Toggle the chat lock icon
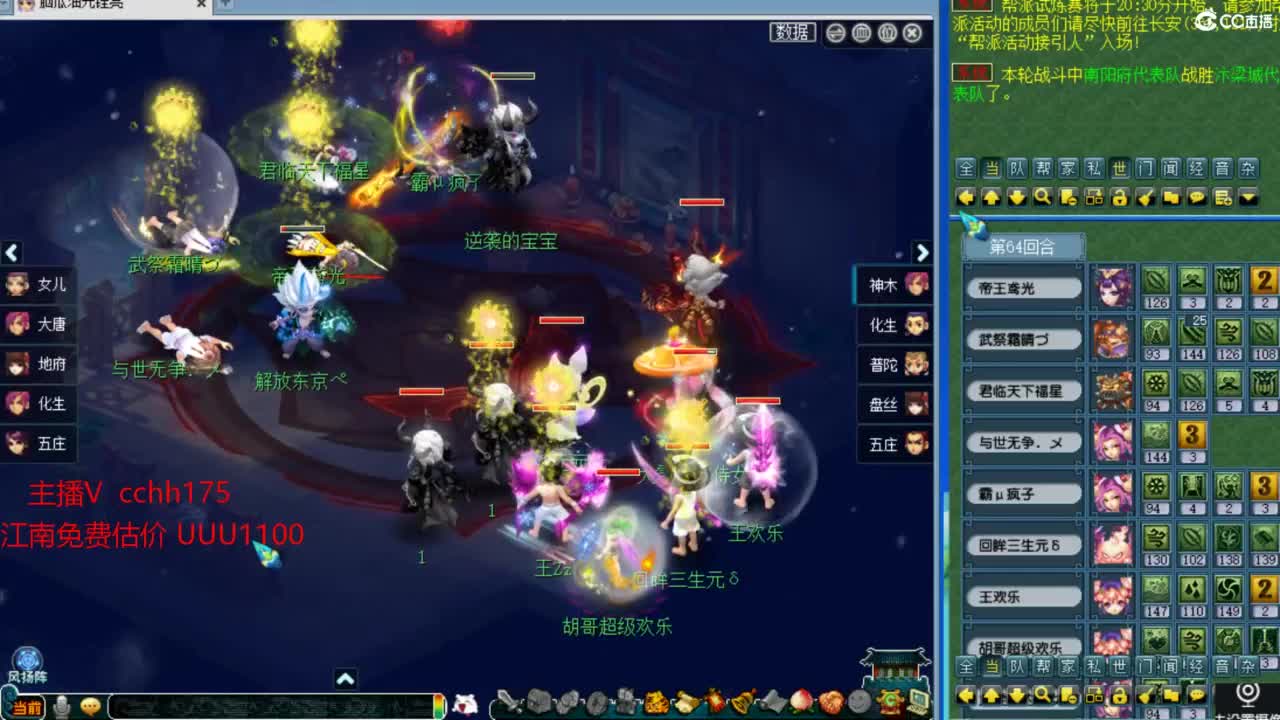The image size is (1280, 720). (x=1119, y=198)
